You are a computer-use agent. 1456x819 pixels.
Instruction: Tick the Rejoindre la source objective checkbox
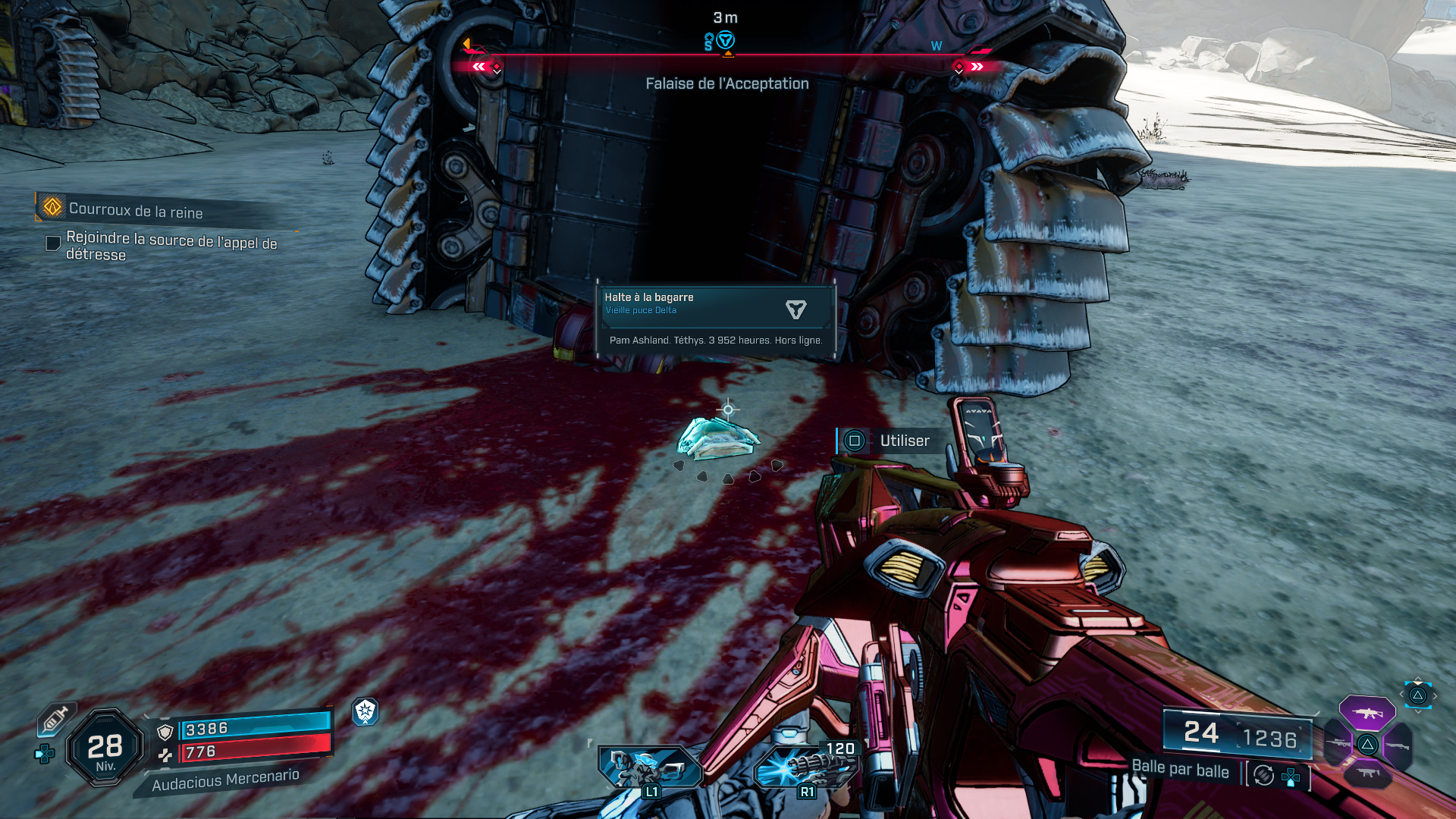tap(53, 243)
